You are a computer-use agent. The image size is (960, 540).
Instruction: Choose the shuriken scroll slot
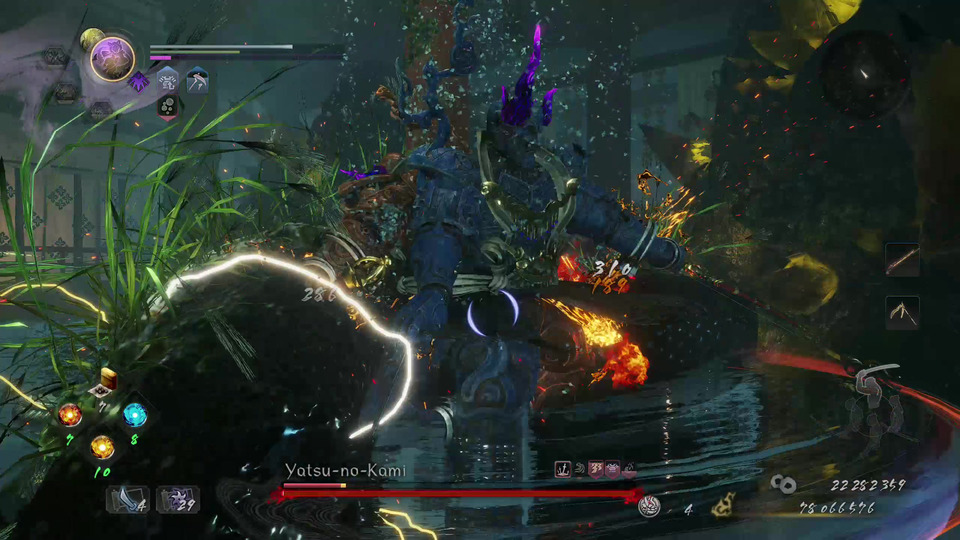(177, 499)
